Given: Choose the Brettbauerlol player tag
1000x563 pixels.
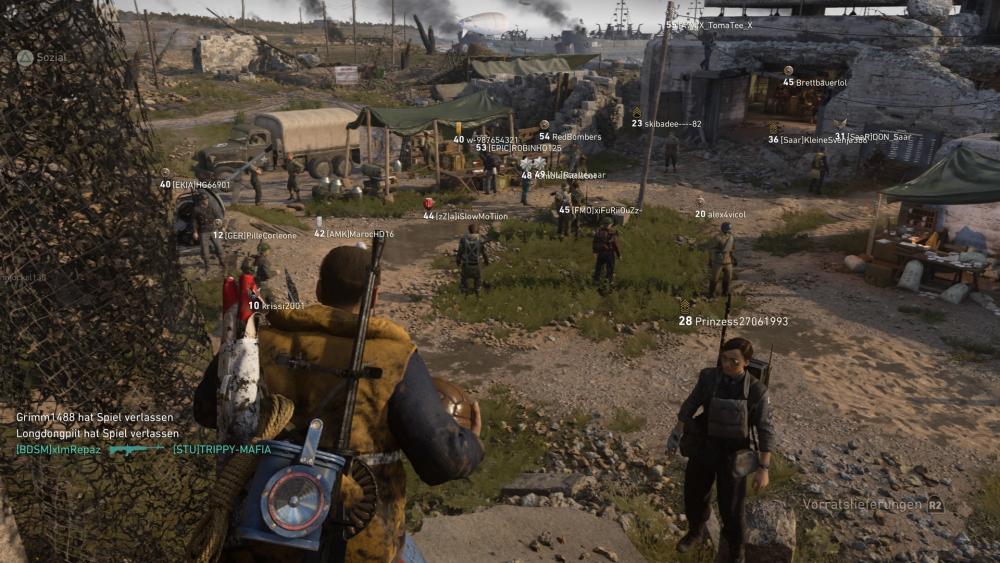Looking at the screenshot, I should 821,82.
